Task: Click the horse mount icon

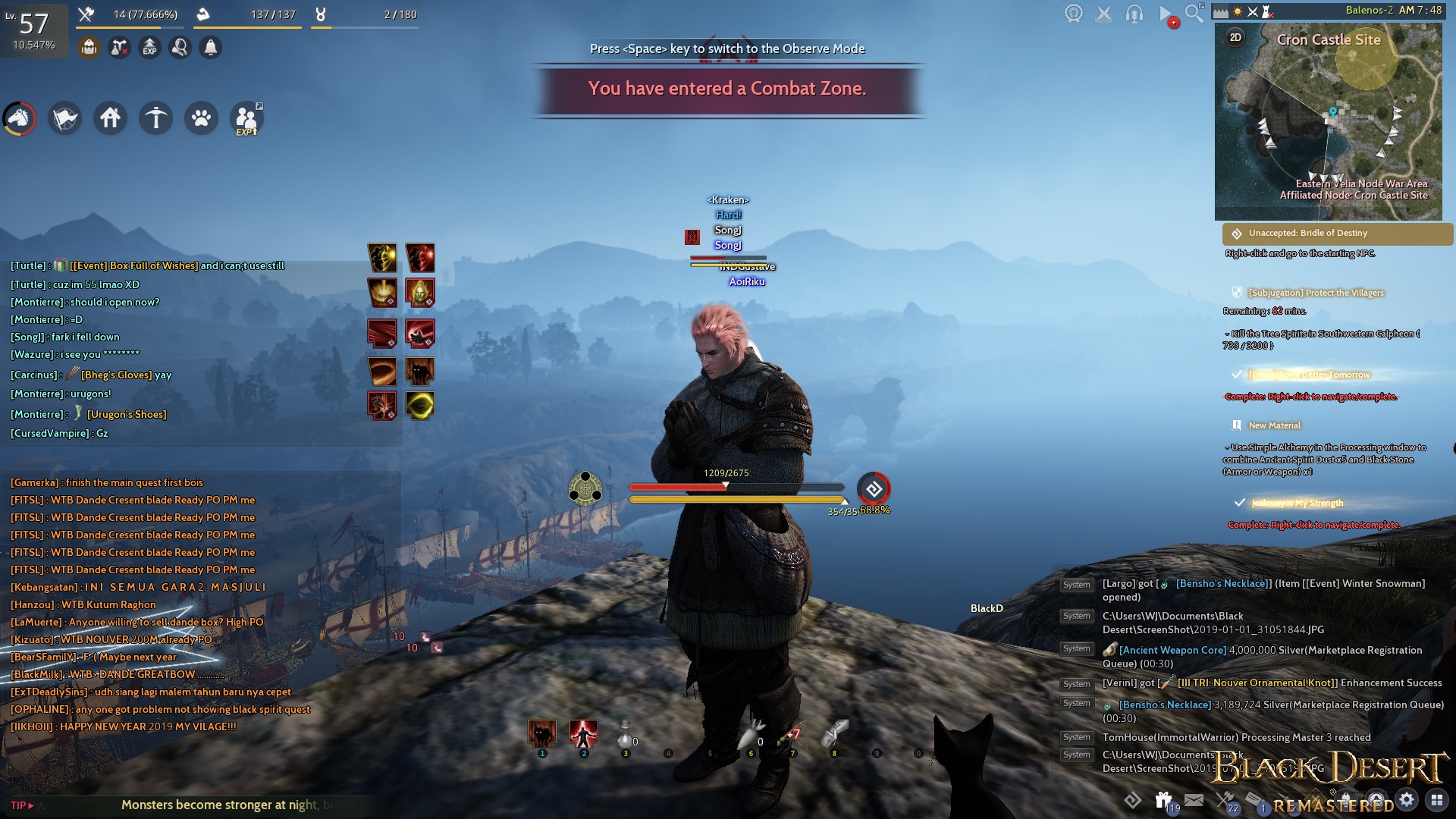Action: tap(19, 118)
